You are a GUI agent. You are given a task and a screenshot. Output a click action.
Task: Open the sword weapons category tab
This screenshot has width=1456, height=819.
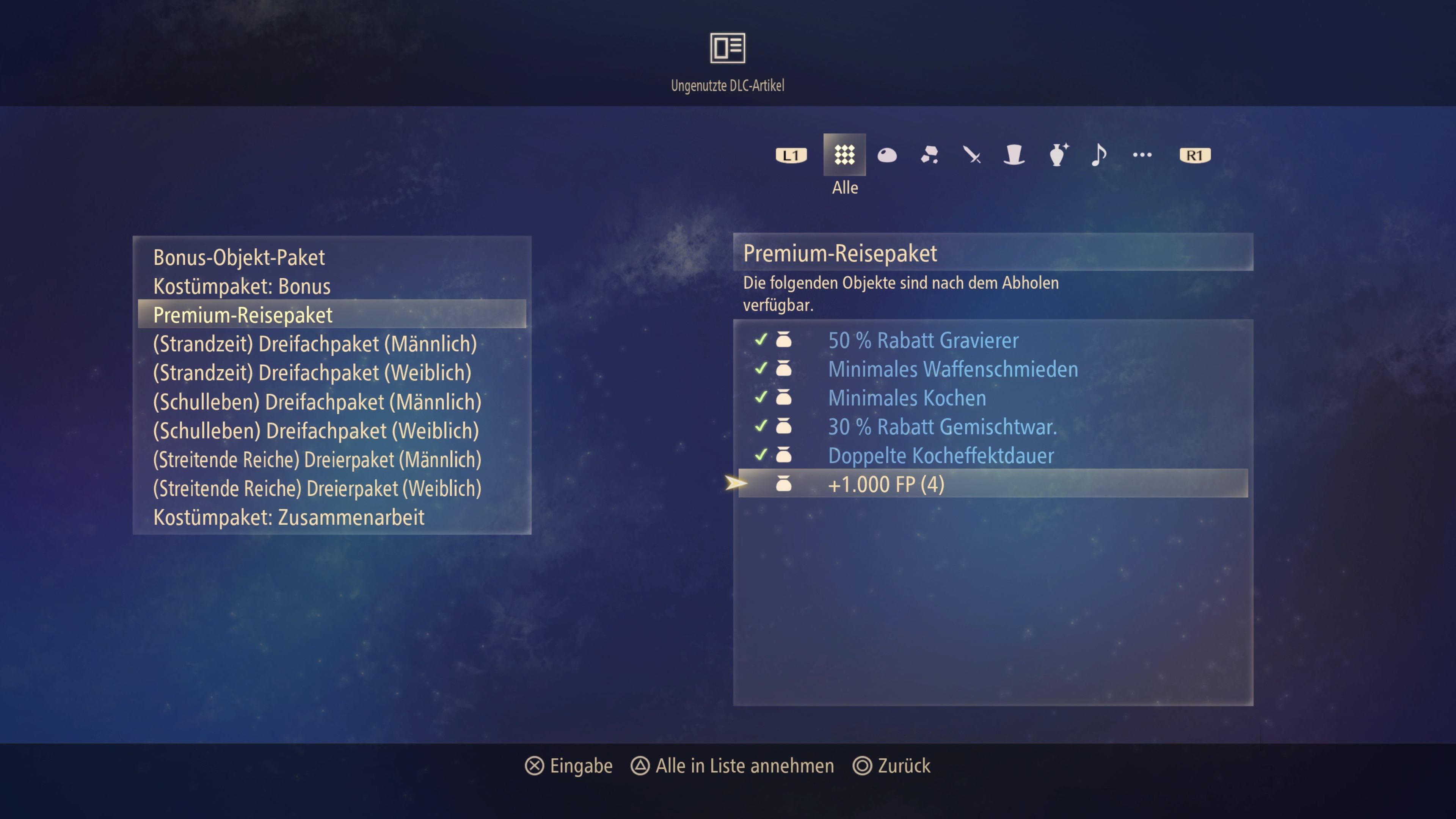pyautogui.click(x=971, y=155)
